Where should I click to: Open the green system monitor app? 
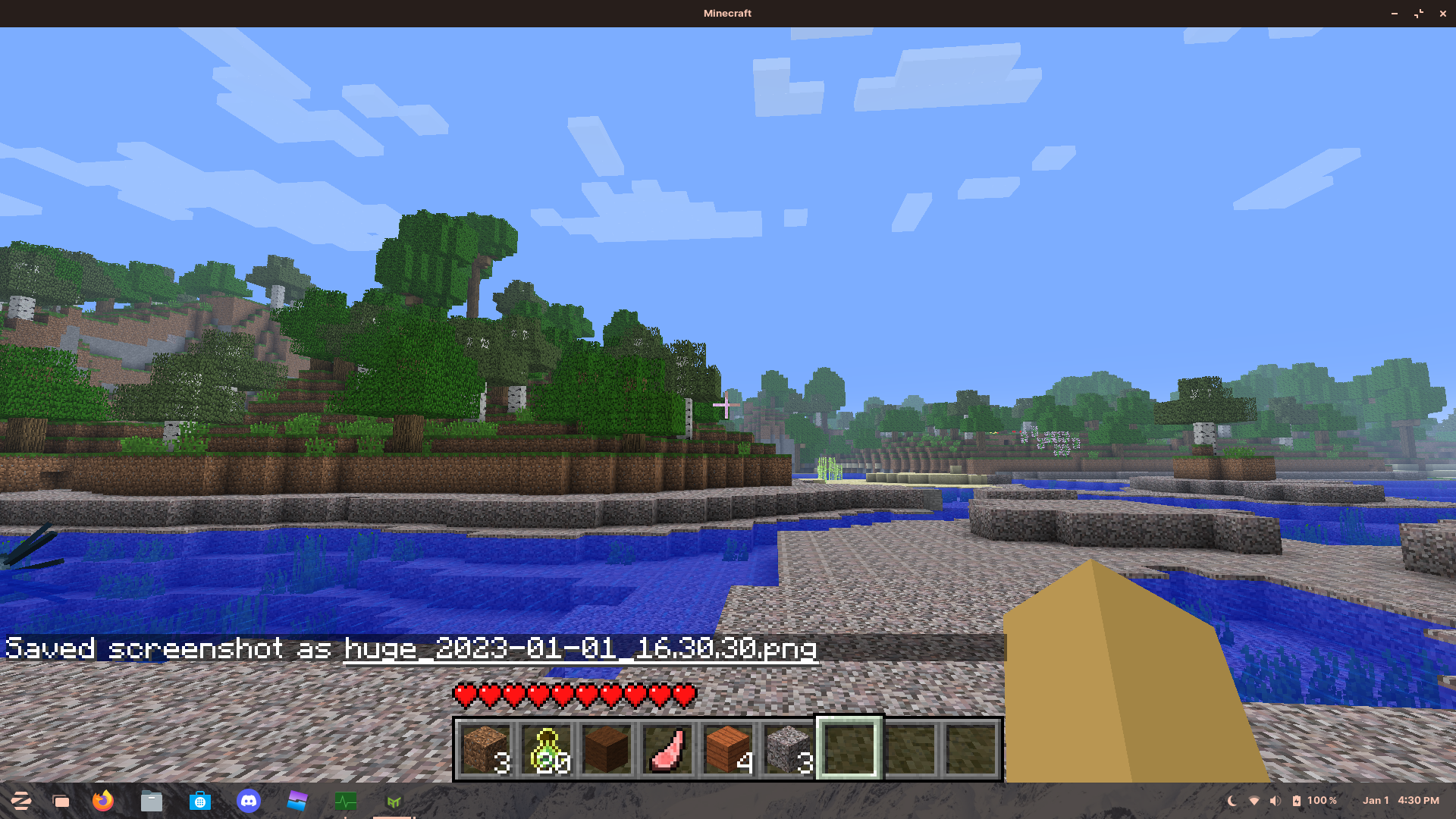[x=345, y=800]
